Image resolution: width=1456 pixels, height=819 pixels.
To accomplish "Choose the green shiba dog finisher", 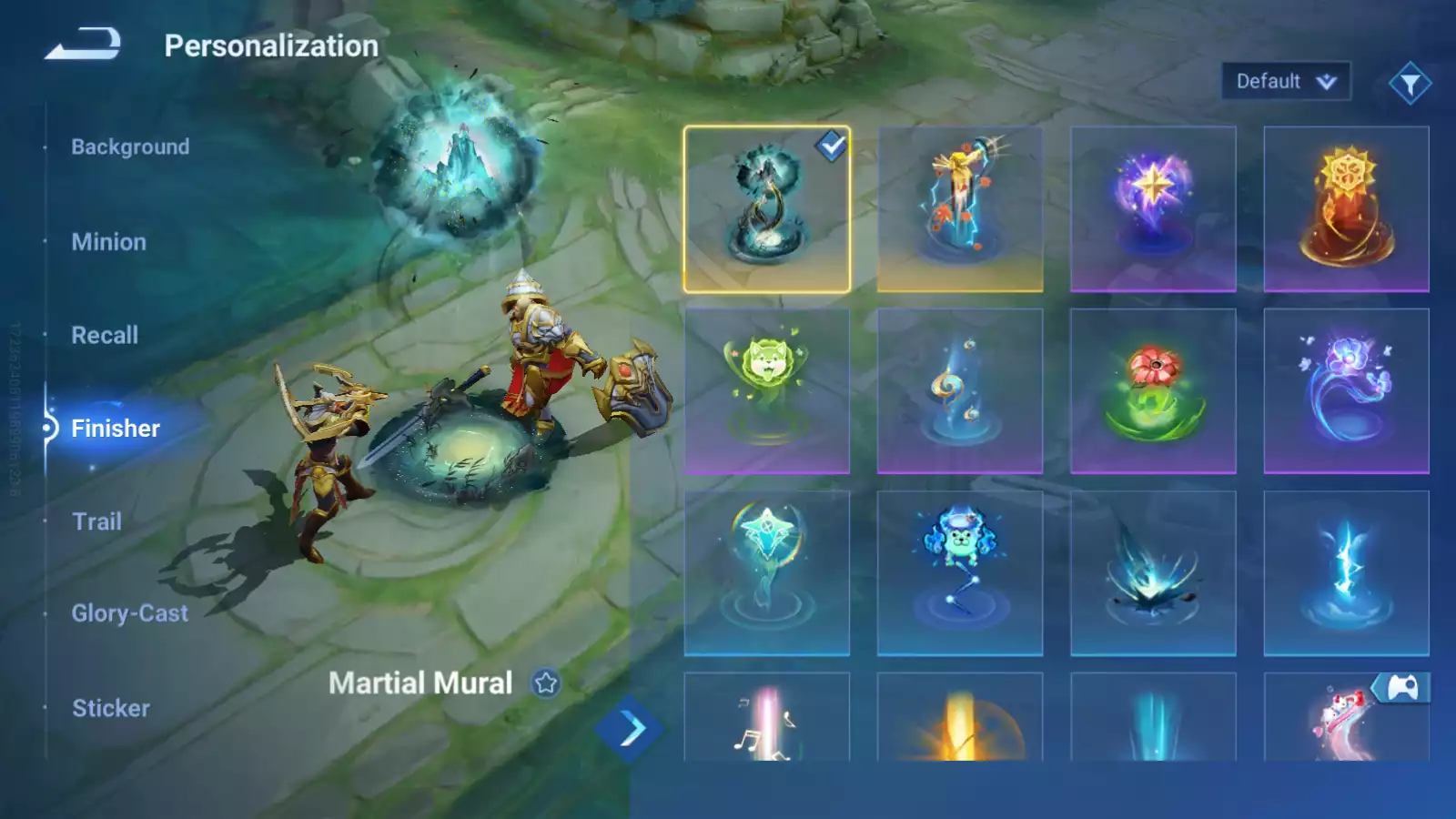I will coord(766,391).
